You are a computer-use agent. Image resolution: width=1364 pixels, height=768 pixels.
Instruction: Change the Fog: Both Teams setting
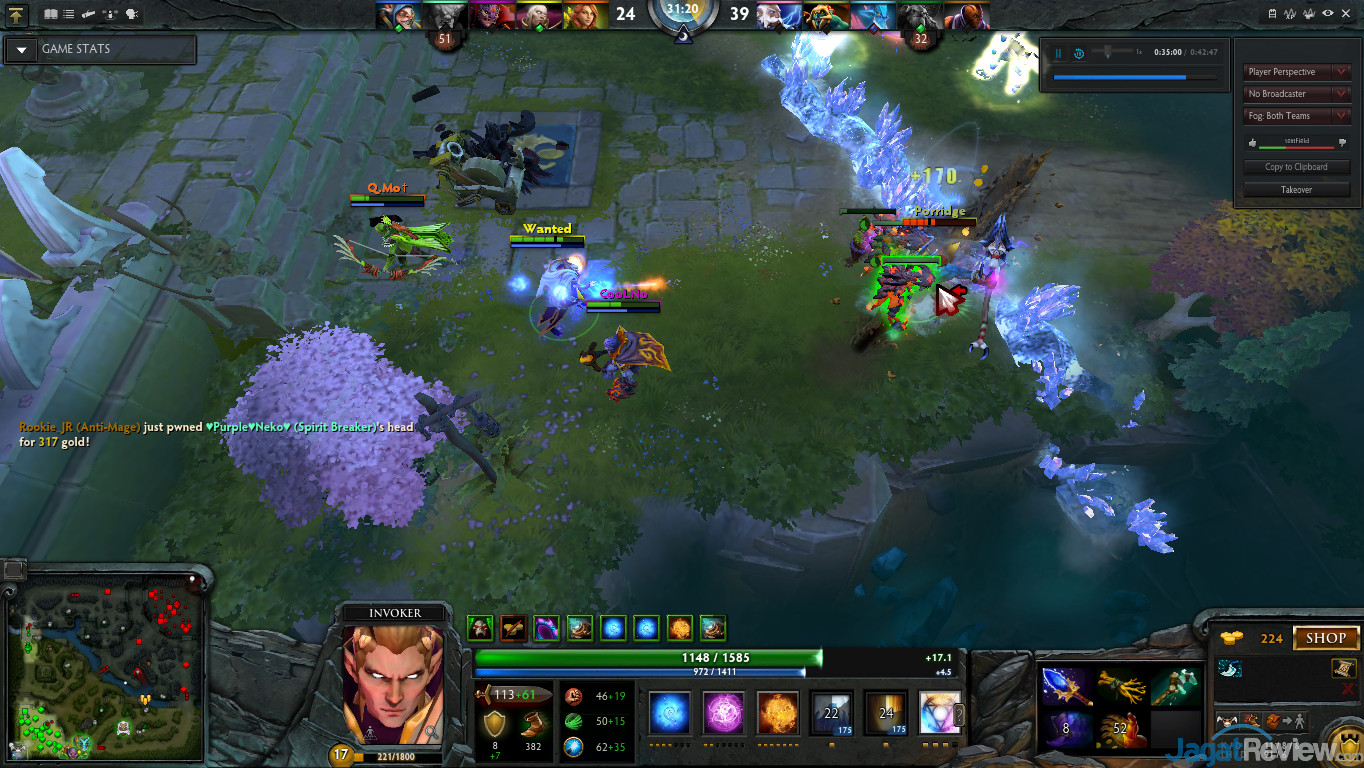(x=1297, y=116)
